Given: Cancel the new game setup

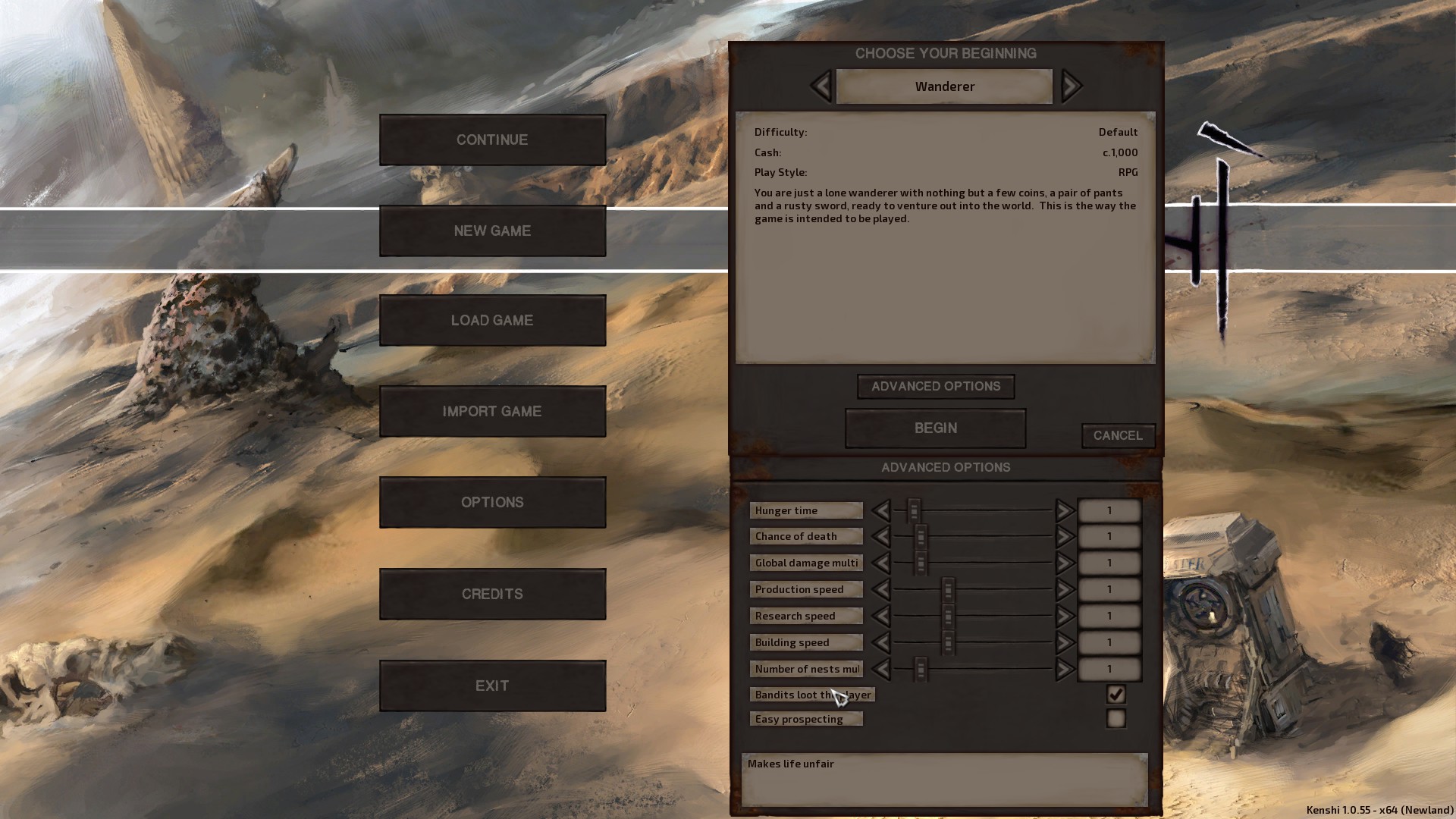Looking at the screenshot, I should pos(1118,435).
